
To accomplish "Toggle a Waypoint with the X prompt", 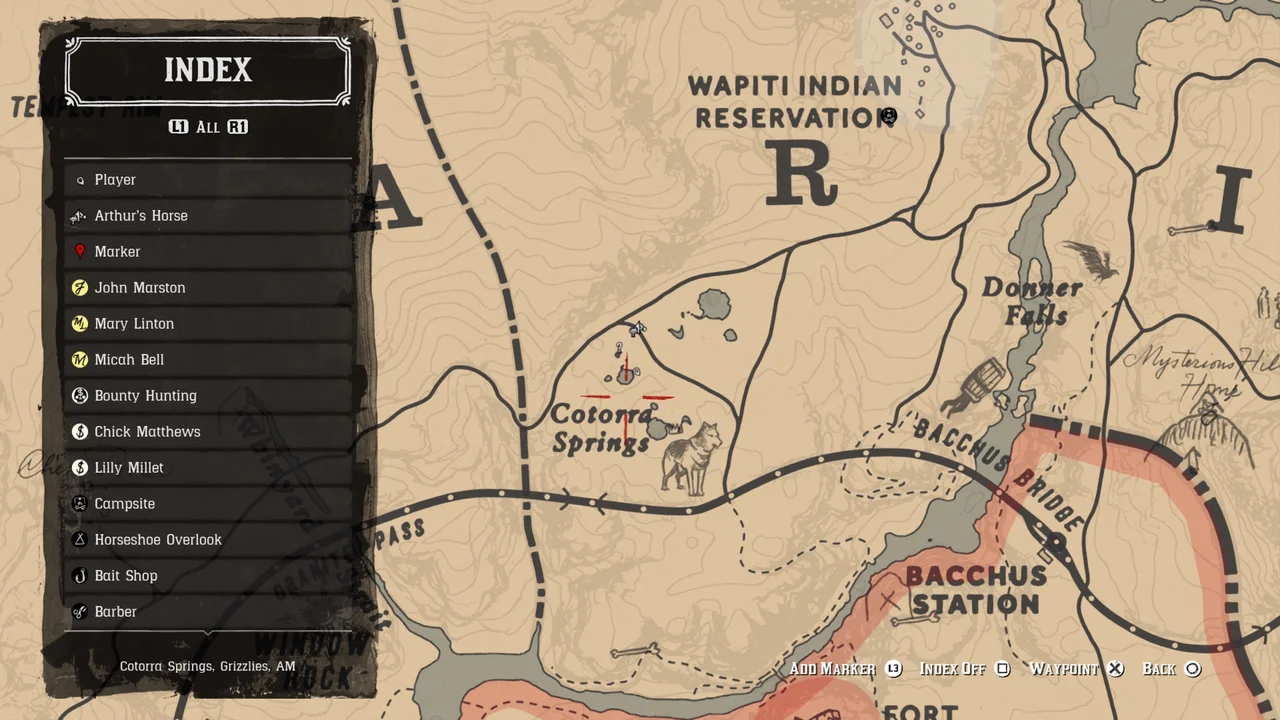I will [x=1115, y=669].
